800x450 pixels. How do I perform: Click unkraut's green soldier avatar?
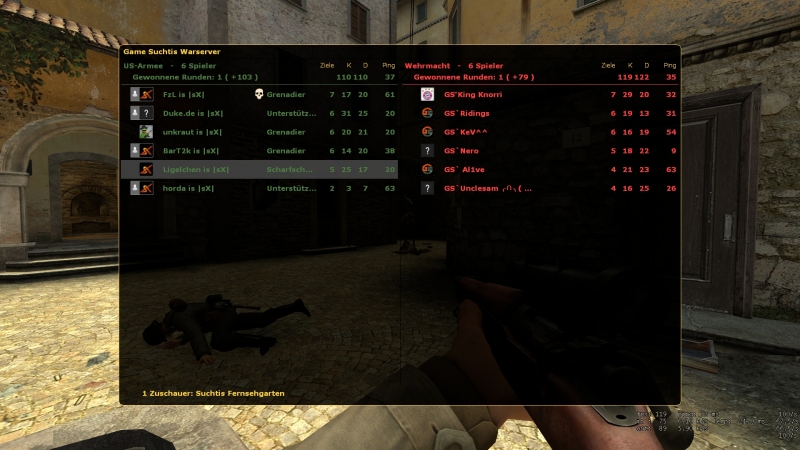click(x=146, y=132)
